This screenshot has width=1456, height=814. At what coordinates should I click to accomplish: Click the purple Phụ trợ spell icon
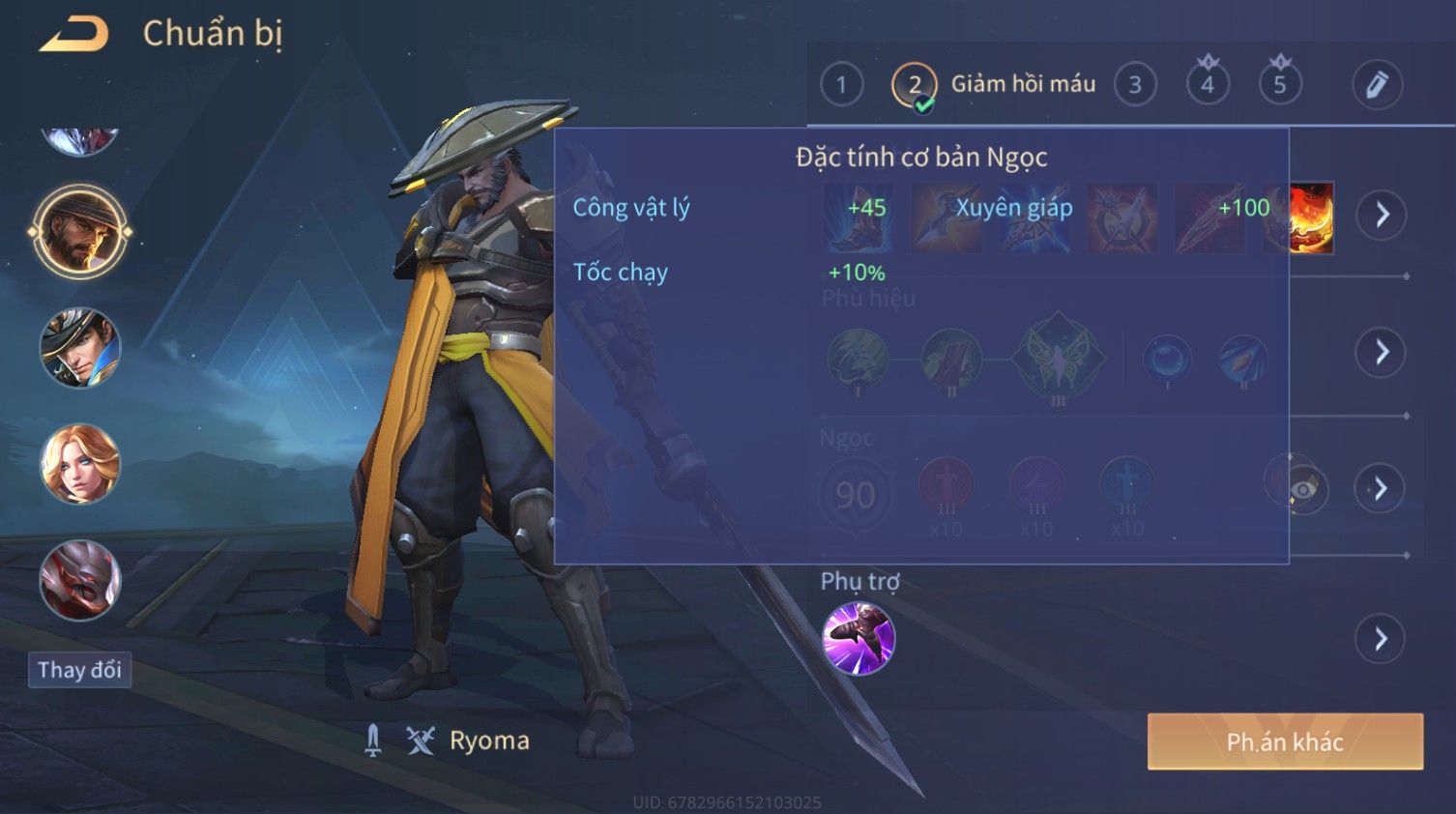pos(859,638)
